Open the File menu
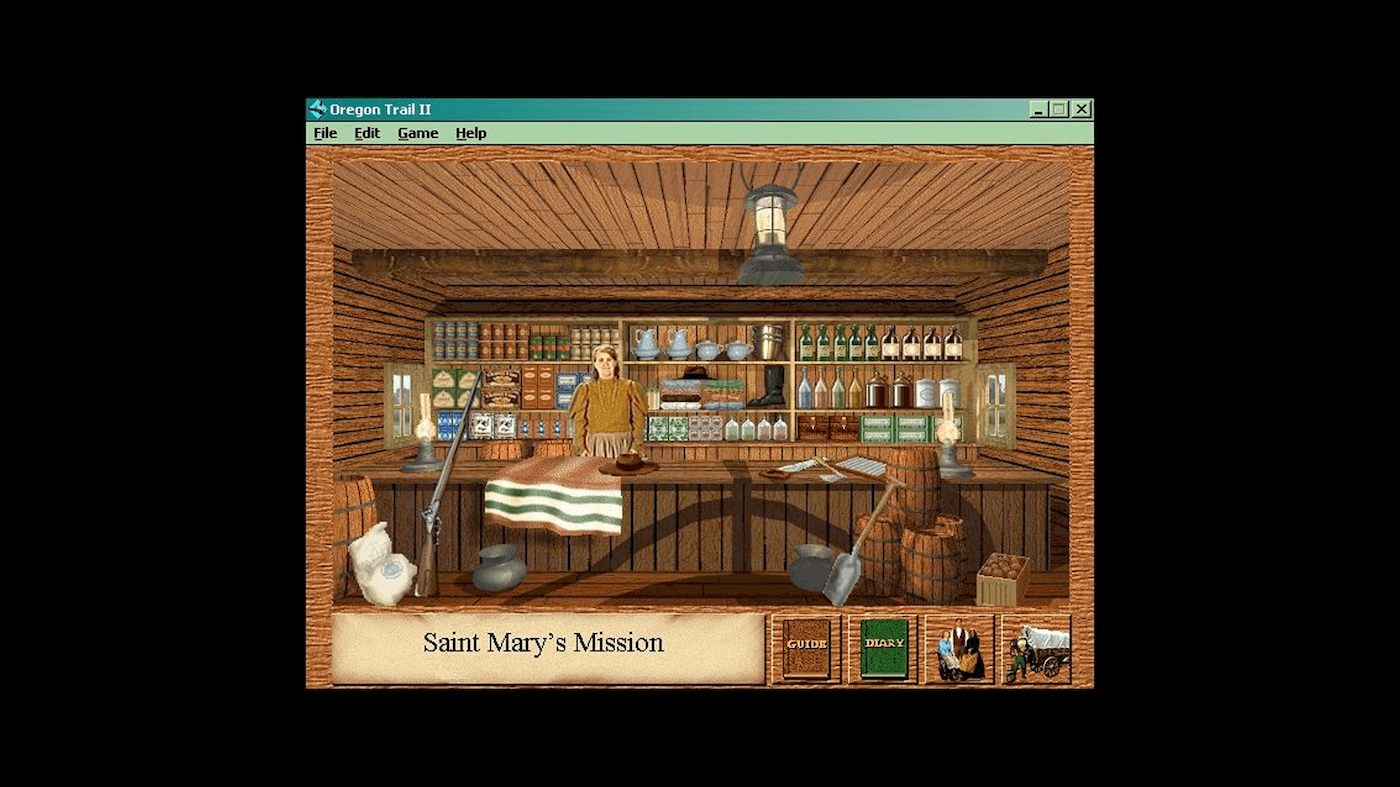 (x=324, y=132)
